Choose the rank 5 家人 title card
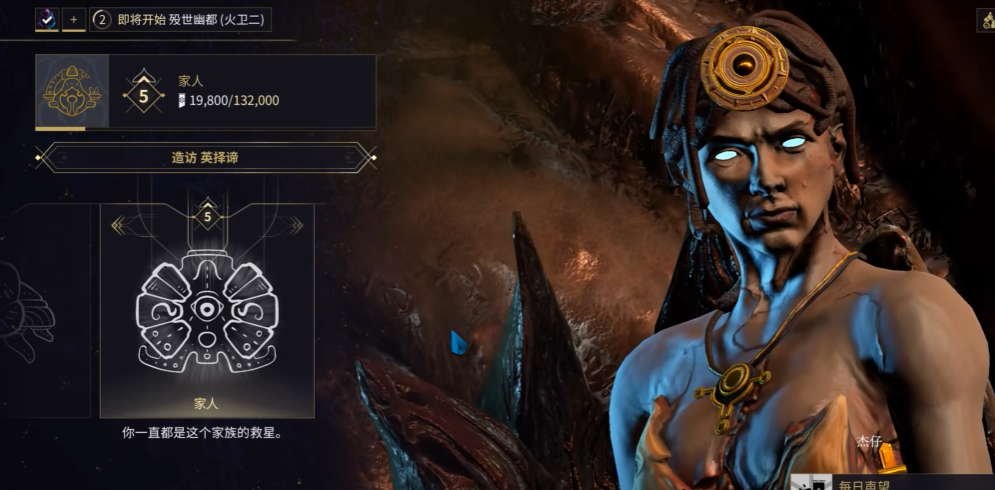 [207, 310]
